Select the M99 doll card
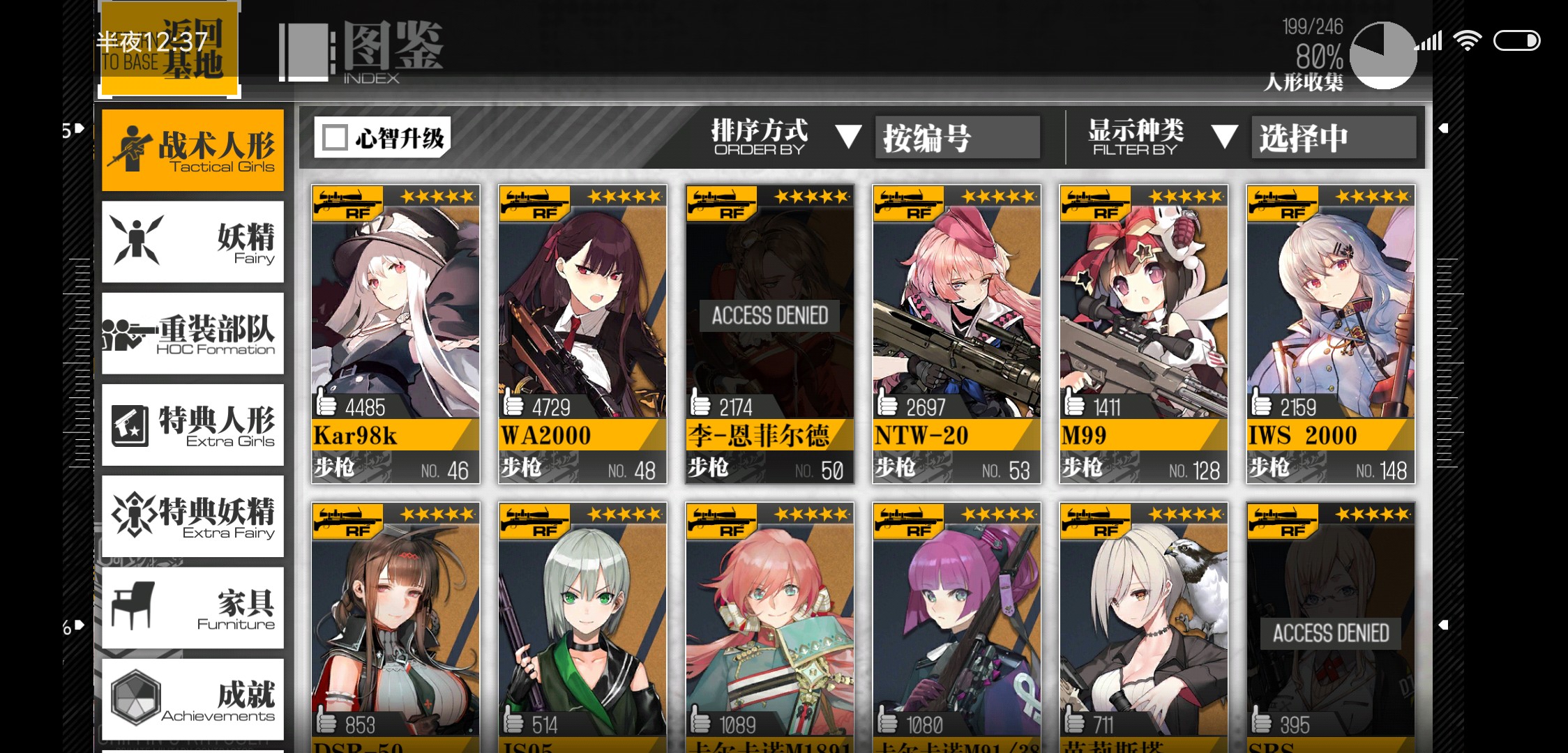 1143,333
